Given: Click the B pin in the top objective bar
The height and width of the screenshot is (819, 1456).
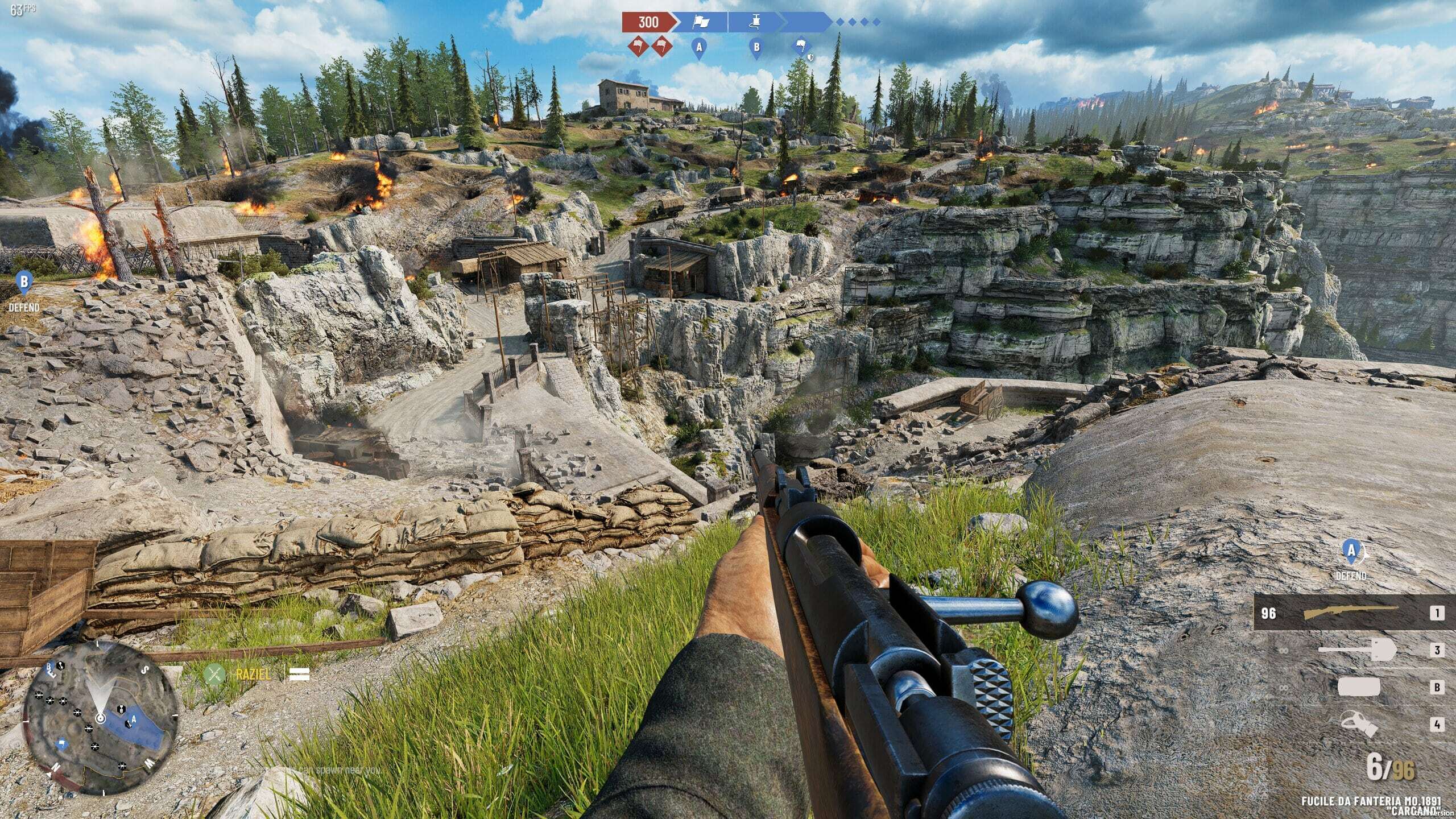Looking at the screenshot, I should (x=756, y=48).
